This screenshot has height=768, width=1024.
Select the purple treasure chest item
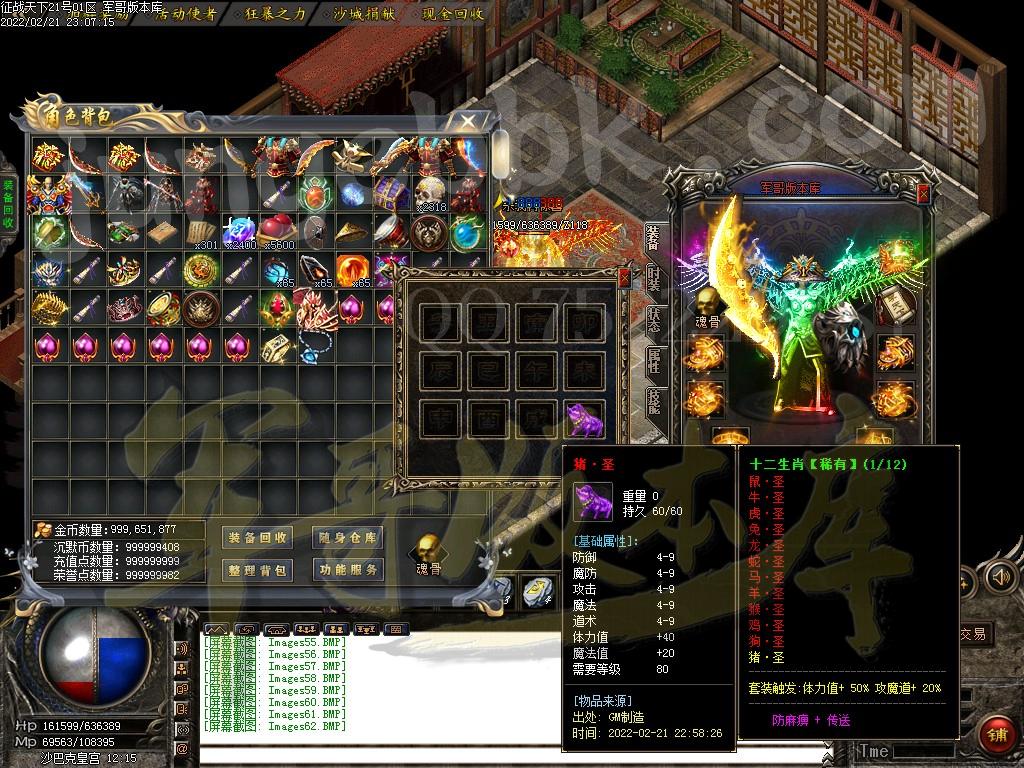point(391,193)
